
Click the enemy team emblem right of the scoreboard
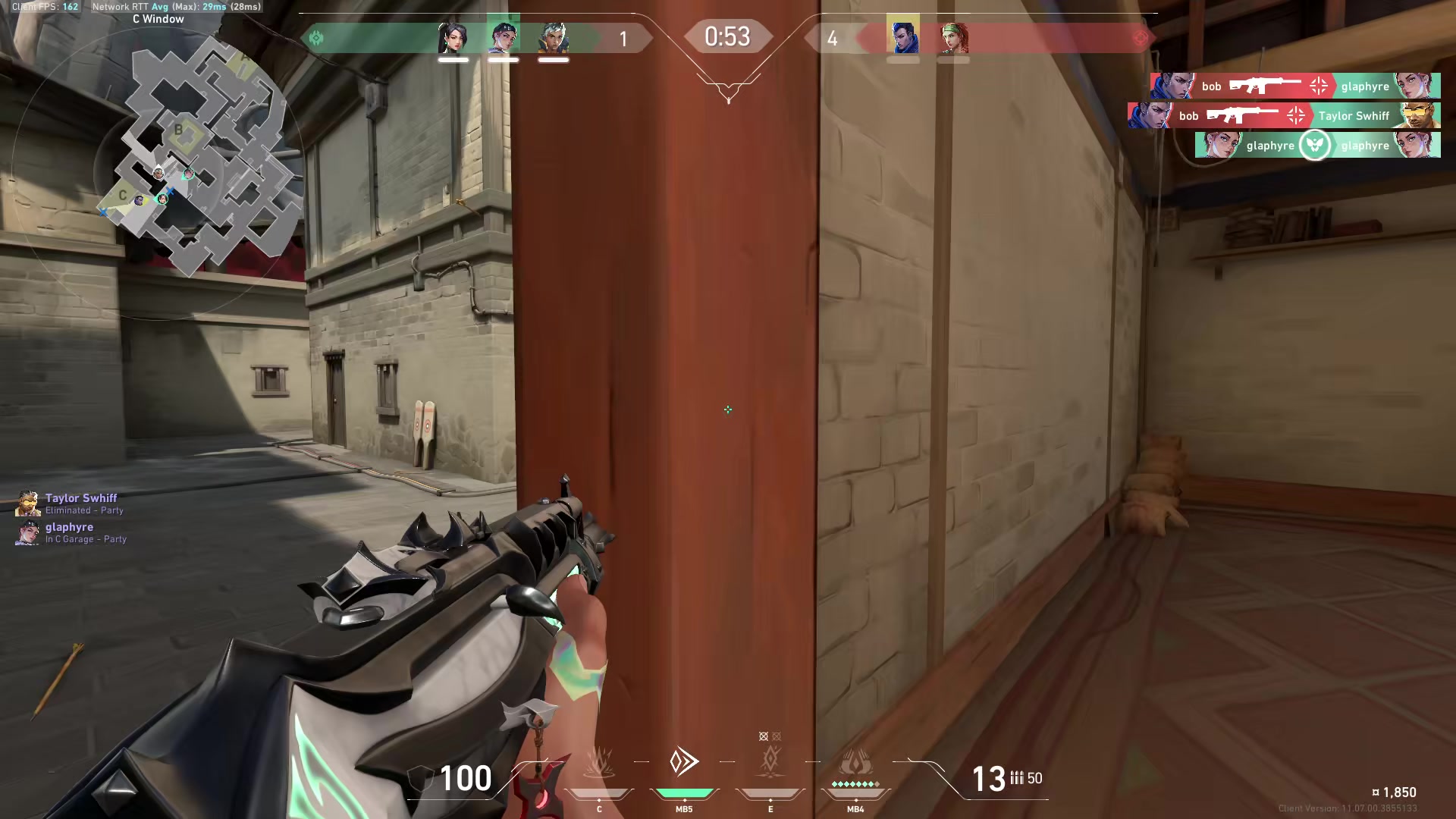click(1140, 36)
